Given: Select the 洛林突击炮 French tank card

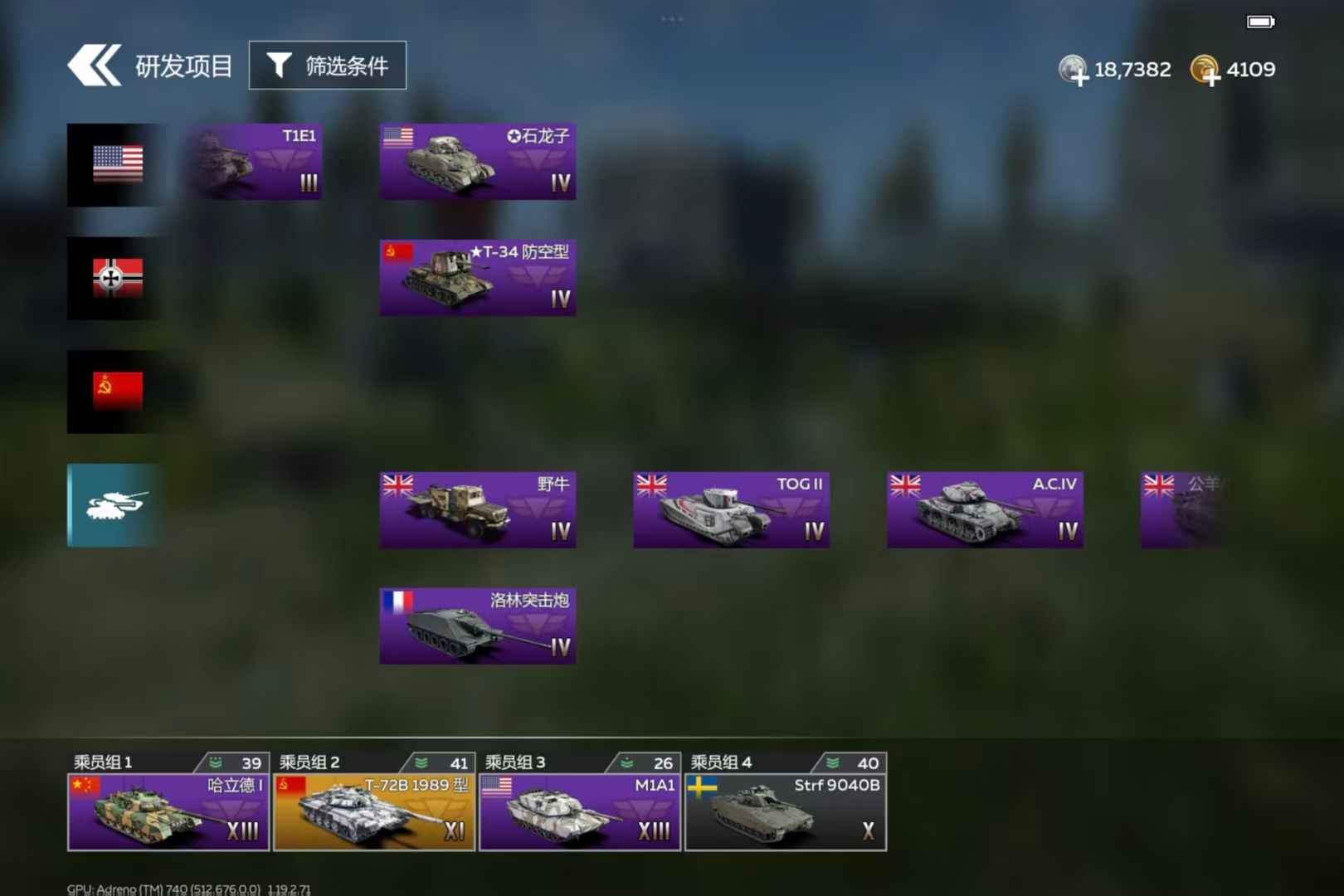Looking at the screenshot, I should [478, 626].
